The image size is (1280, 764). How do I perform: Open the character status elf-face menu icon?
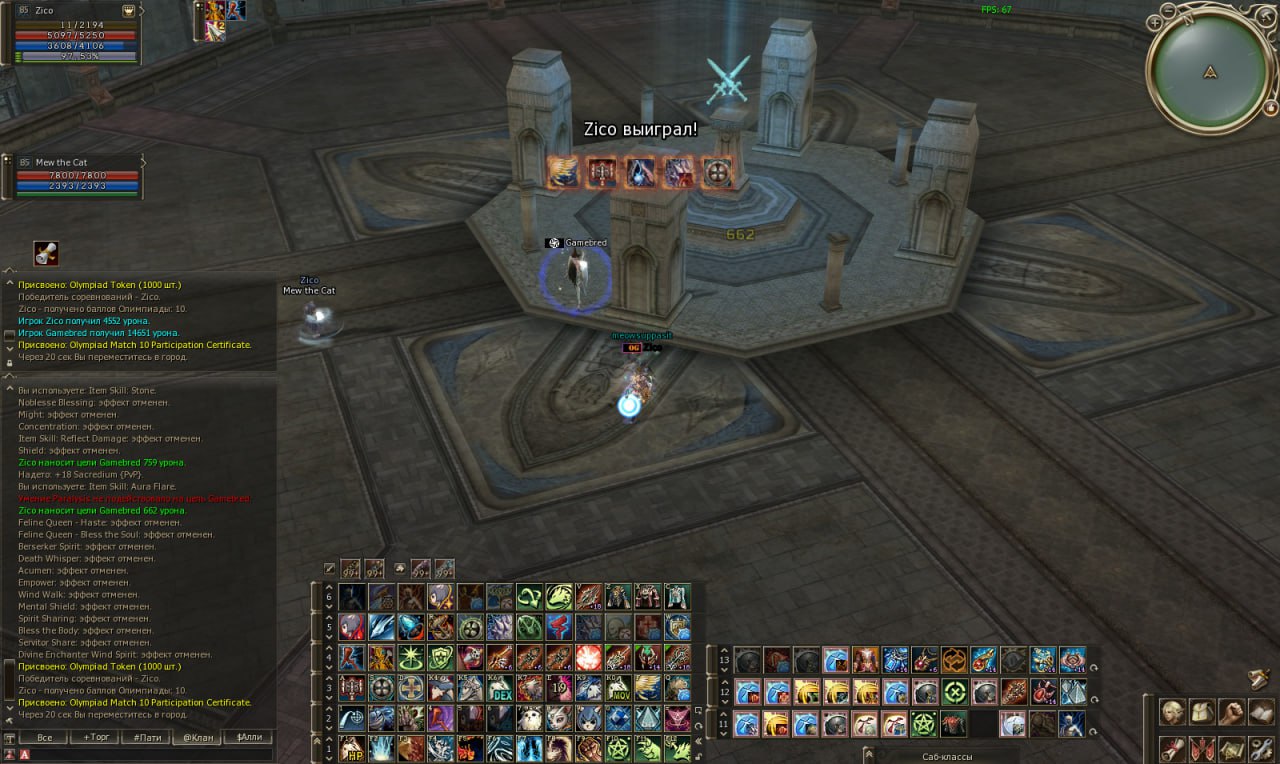click(1172, 711)
